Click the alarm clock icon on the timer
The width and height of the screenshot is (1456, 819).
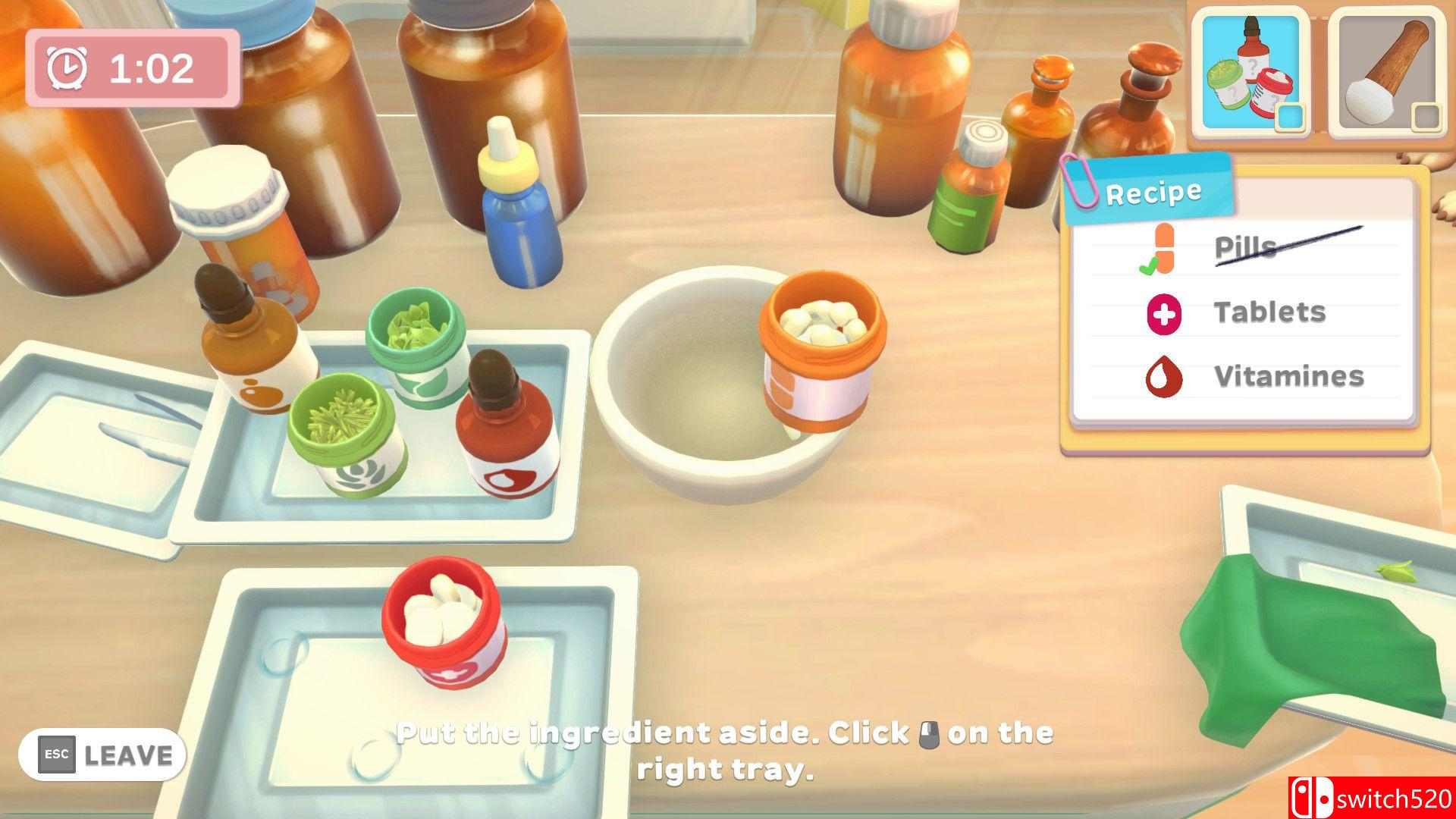pyautogui.click(x=68, y=67)
